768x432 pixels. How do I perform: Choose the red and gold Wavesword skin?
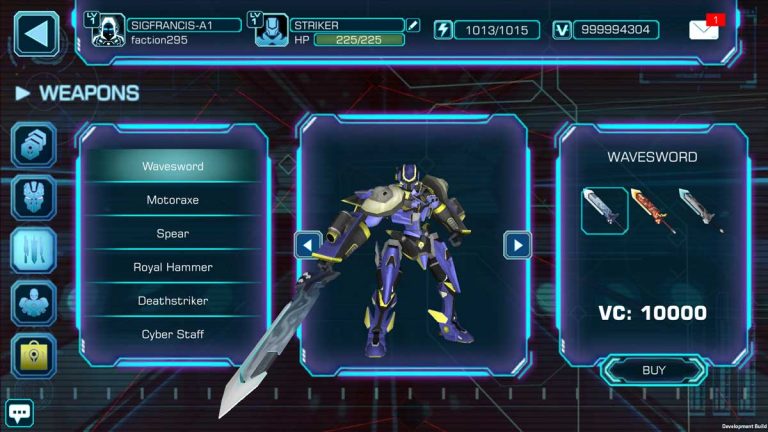pos(652,210)
